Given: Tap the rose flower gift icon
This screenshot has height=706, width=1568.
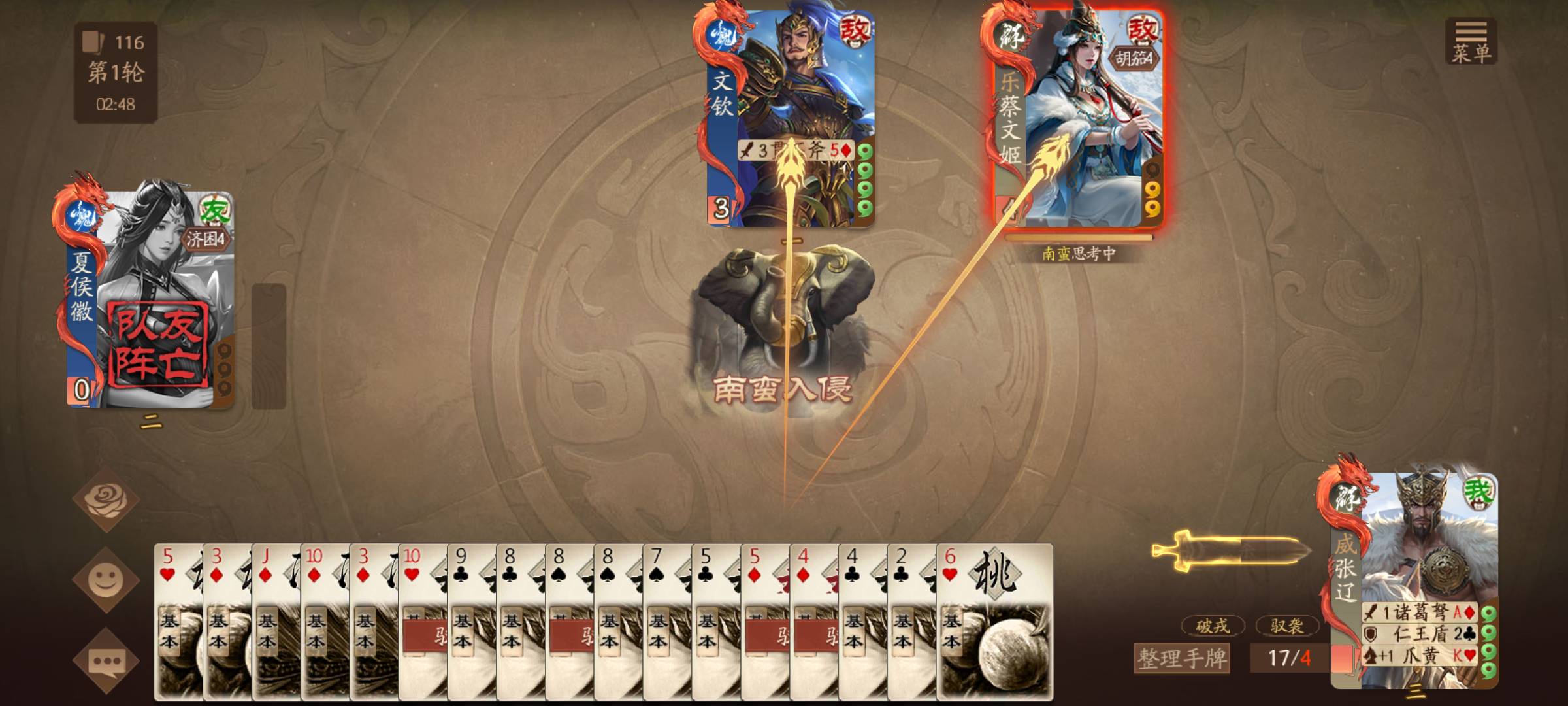Looking at the screenshot, I should pyautogui.click(x=105, y=499).
